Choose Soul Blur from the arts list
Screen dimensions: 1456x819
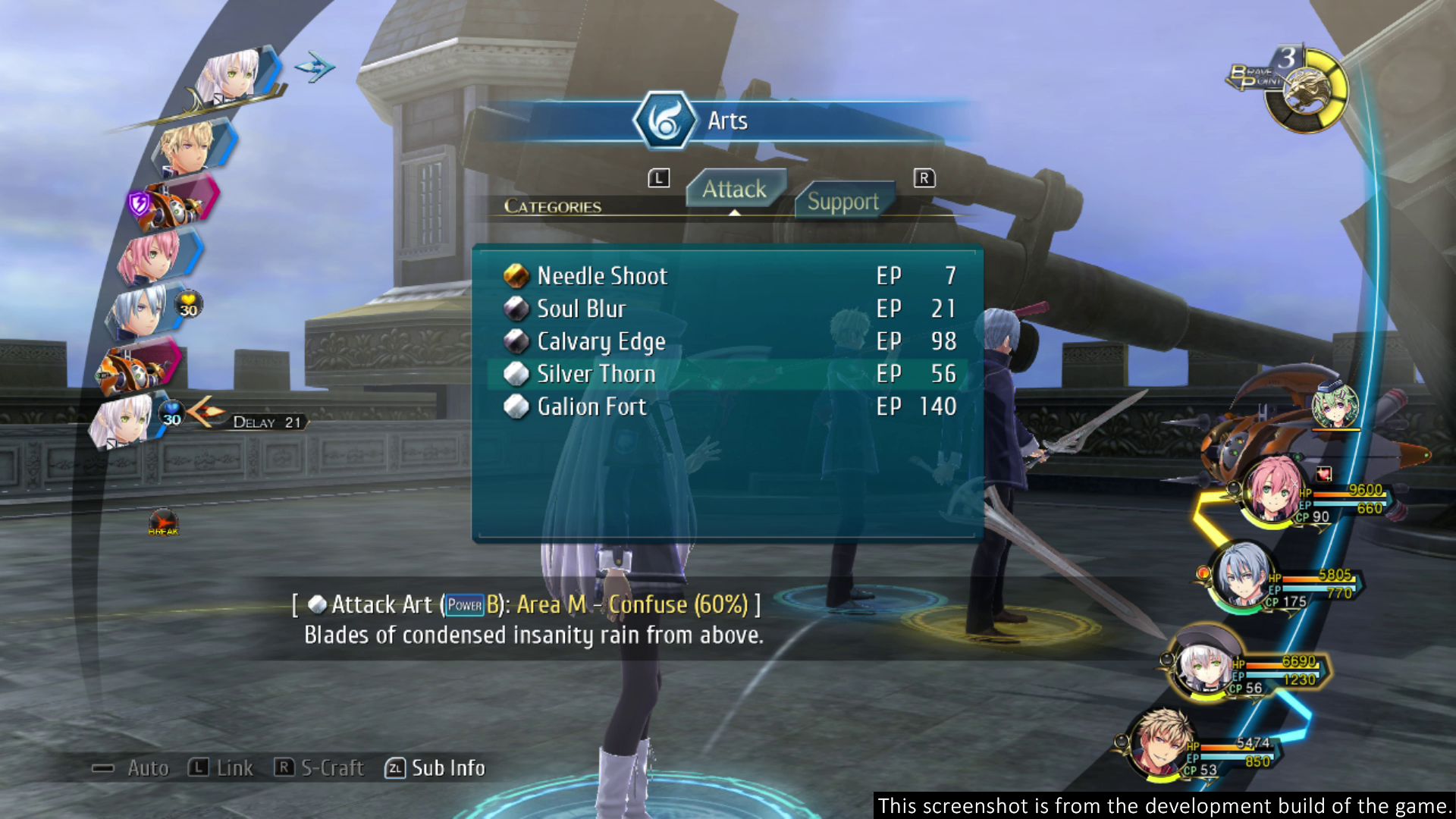click(x=581, y=309)
